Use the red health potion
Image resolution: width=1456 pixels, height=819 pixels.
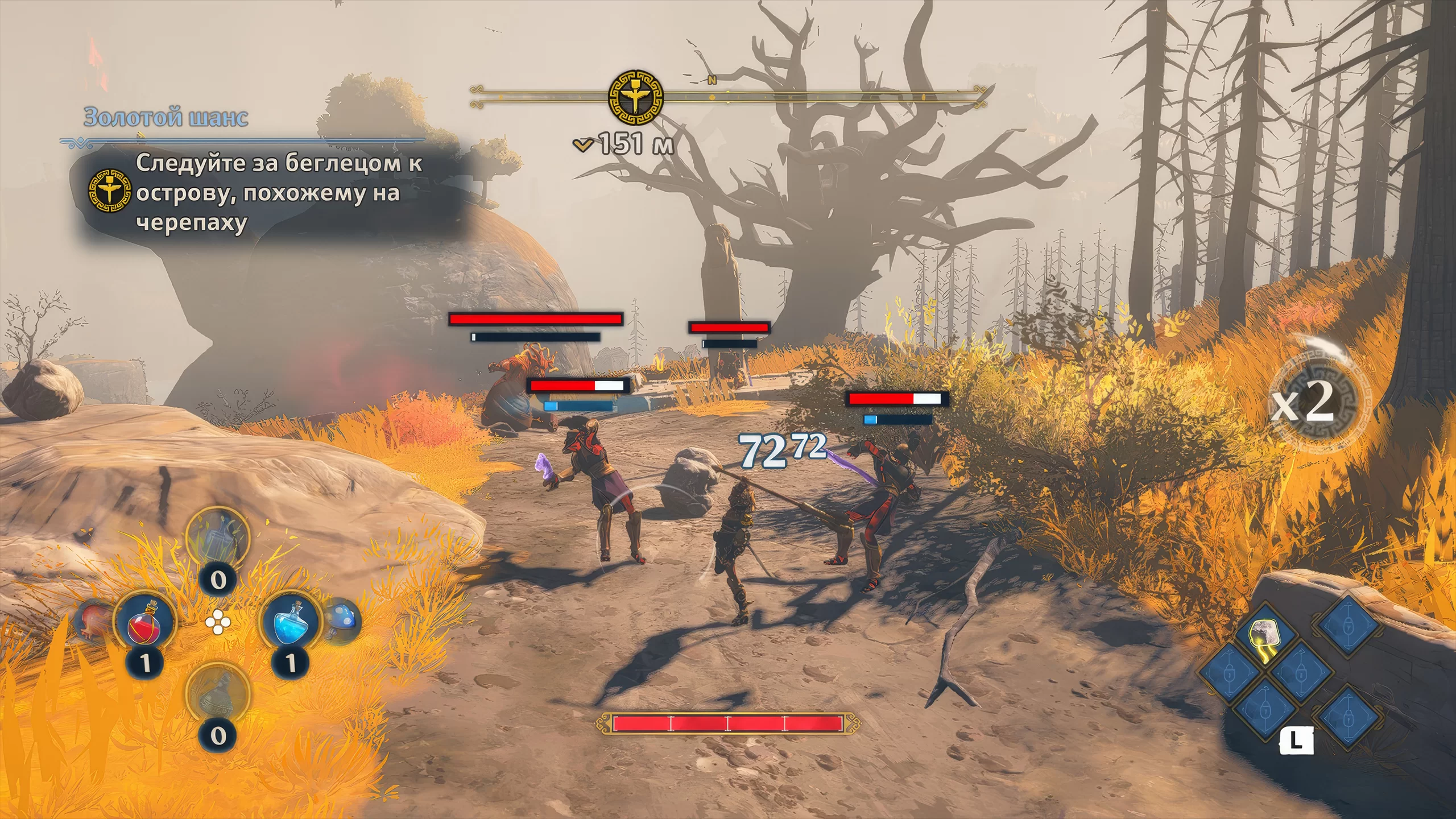145,622
